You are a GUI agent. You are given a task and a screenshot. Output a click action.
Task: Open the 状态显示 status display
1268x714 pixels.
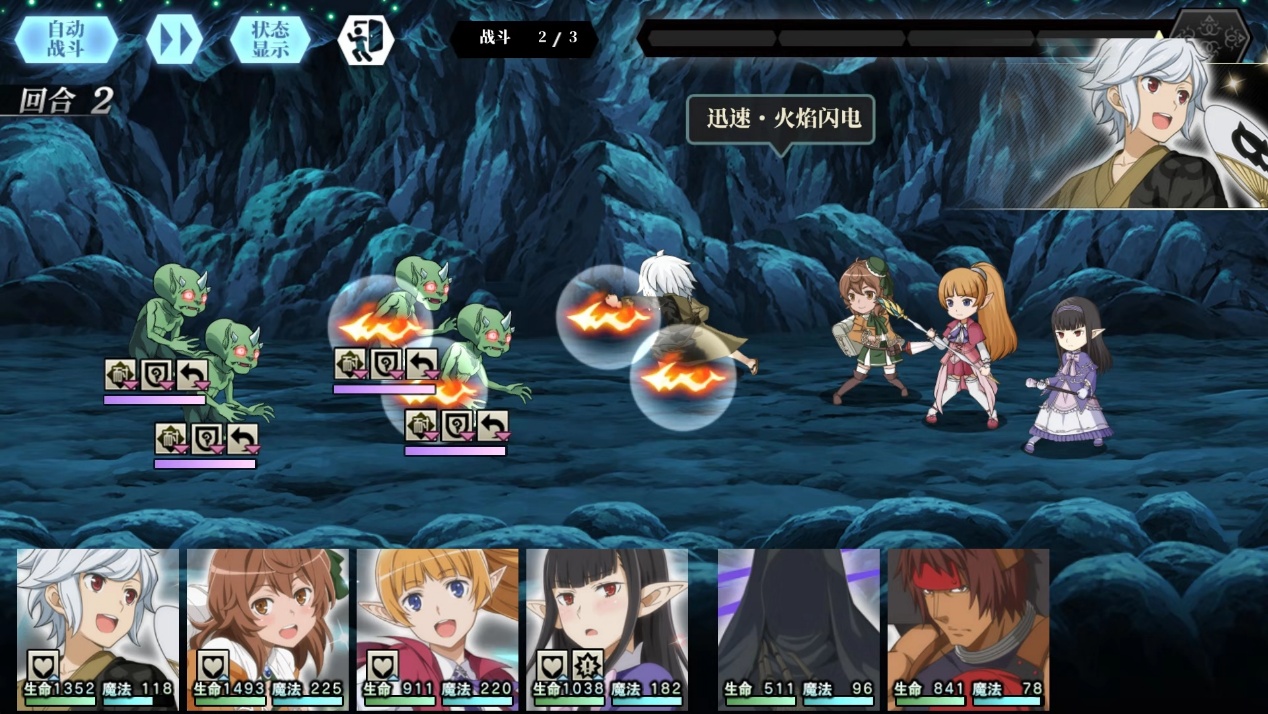pos(270,40)
